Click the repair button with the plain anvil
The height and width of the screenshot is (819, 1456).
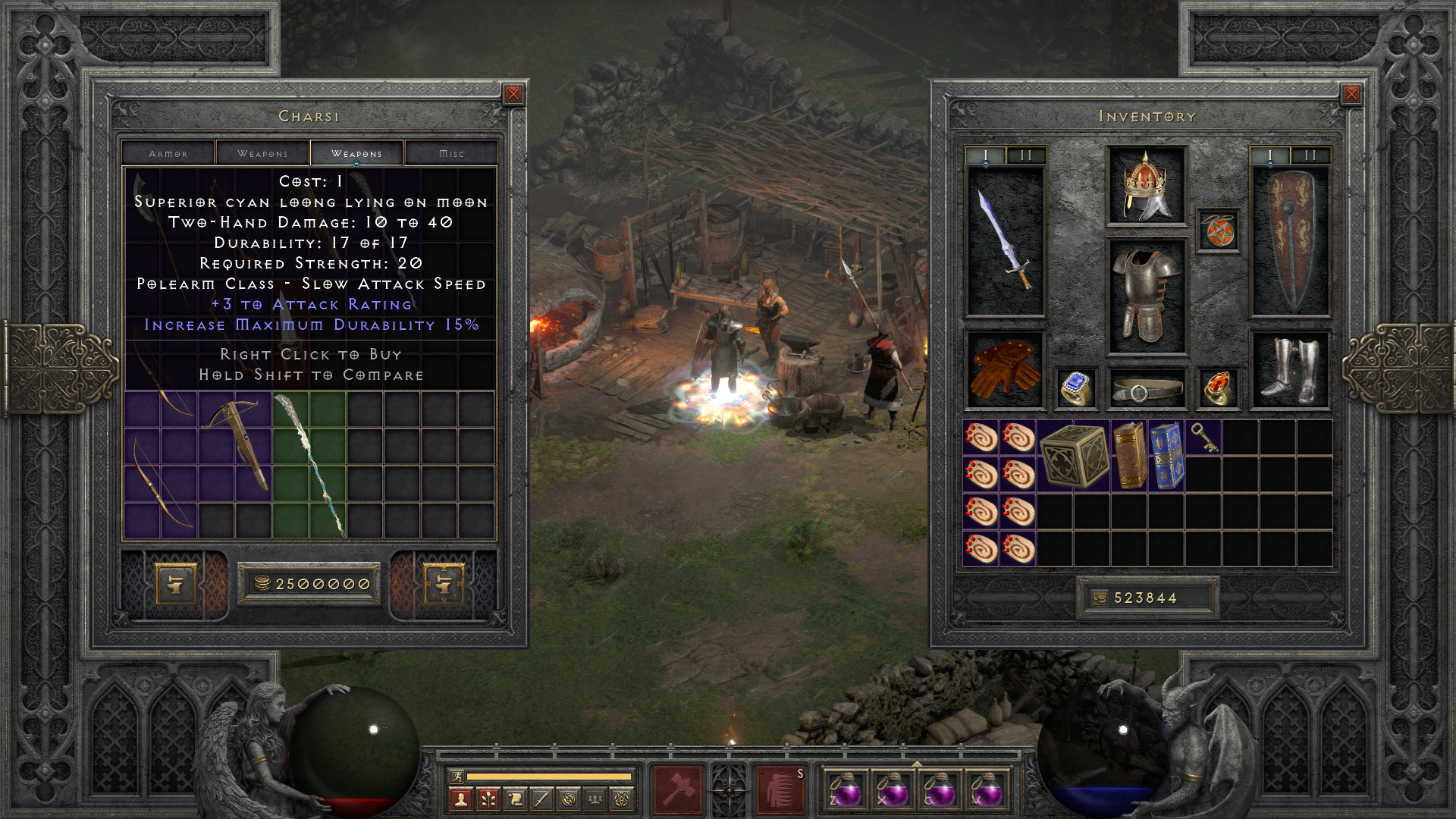[175, 584]
